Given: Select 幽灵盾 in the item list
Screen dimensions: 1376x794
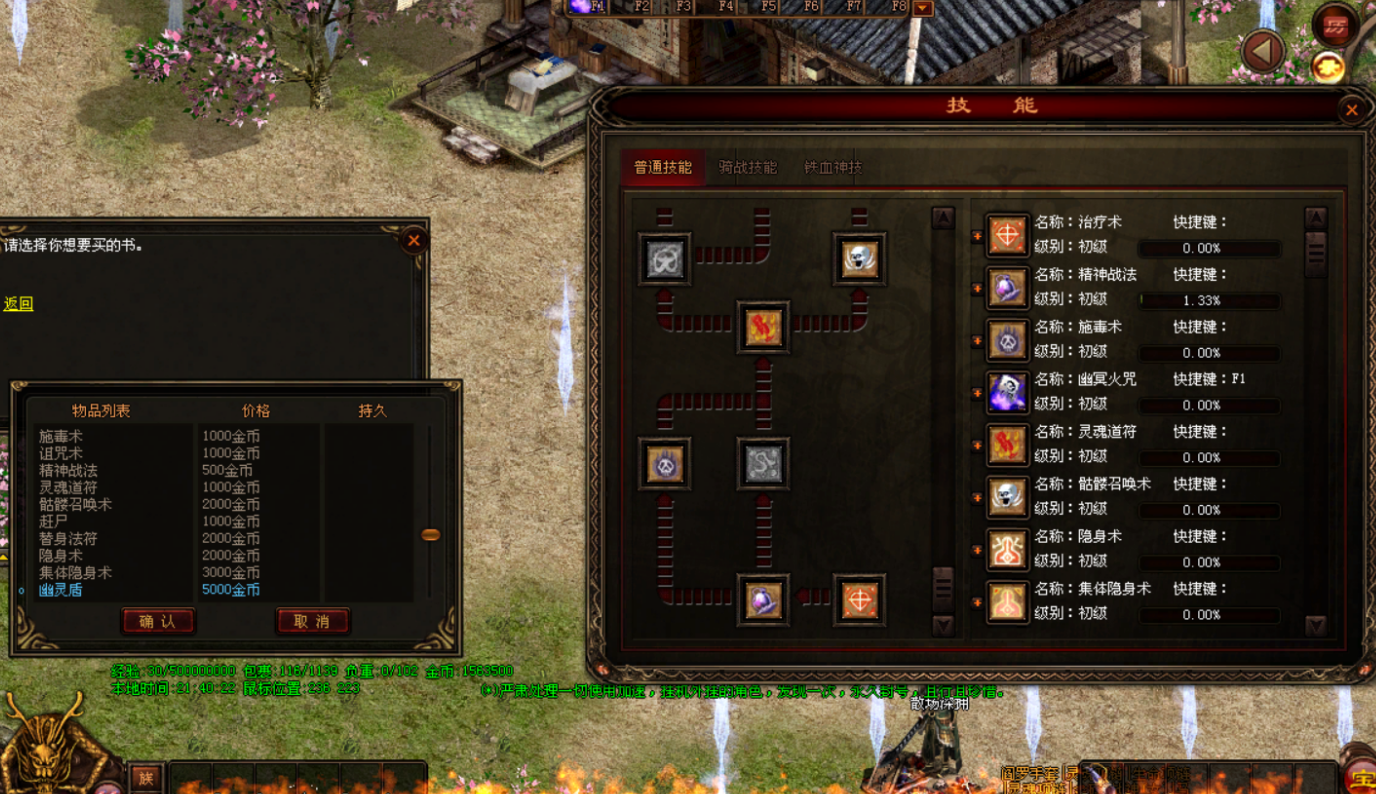Looking at the screenshot, I should click(61, 590).
